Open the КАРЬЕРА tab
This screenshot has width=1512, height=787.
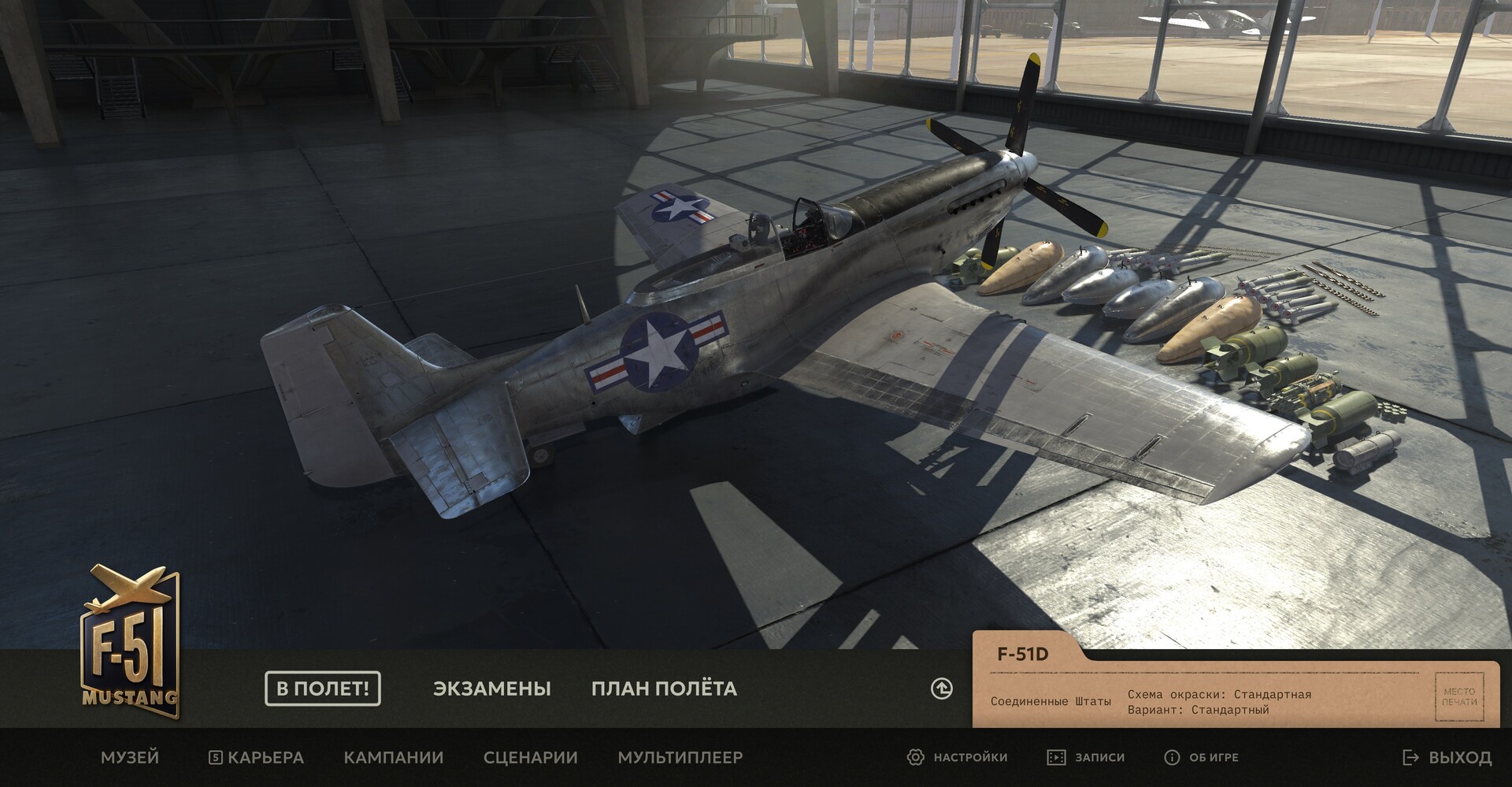[257, 757]
